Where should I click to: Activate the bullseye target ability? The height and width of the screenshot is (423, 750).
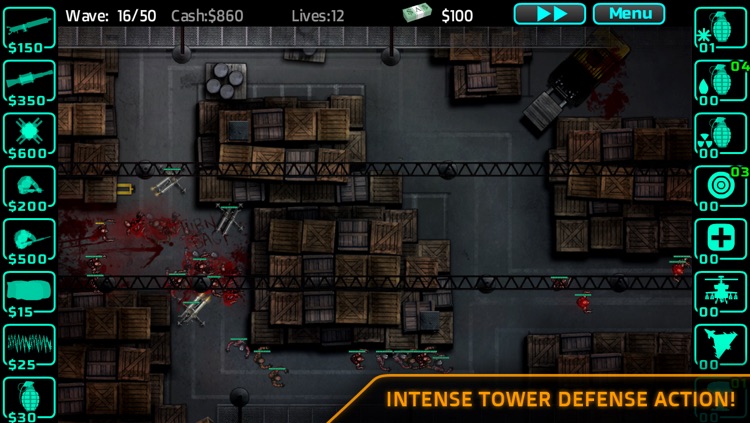[x=720, y=187]
